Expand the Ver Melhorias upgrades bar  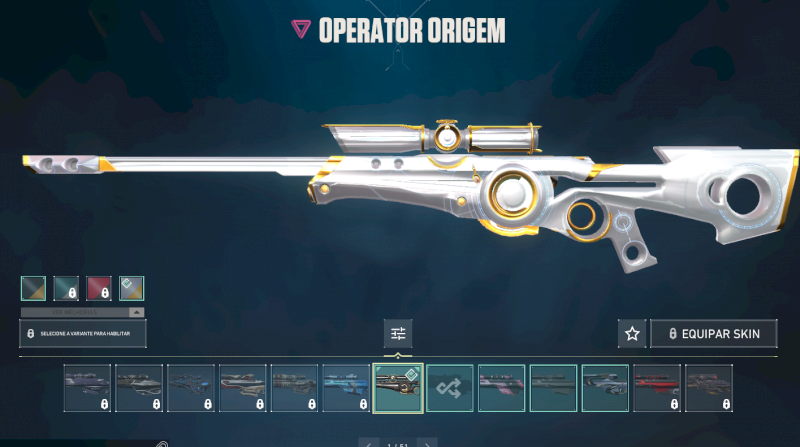pyautogui.click(x=82, y=312)
